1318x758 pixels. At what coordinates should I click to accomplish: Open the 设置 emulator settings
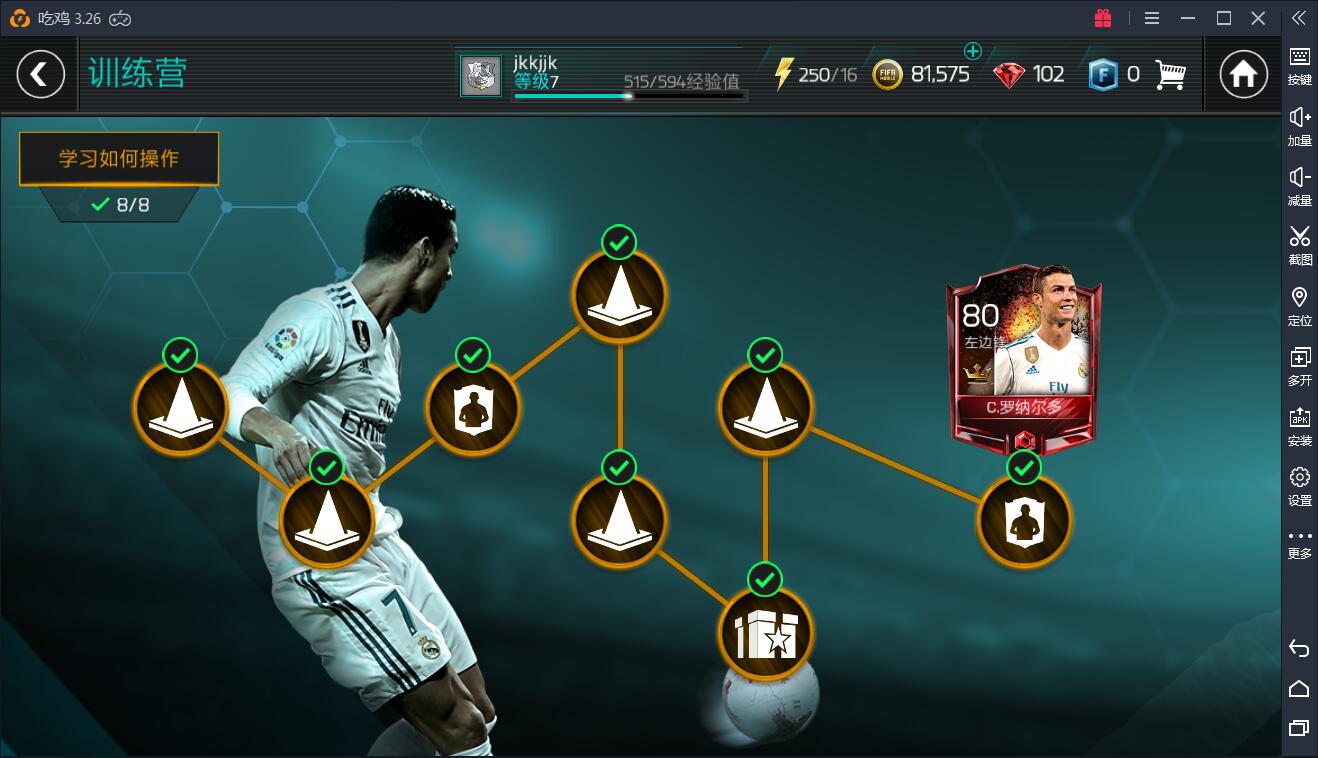1299,486
